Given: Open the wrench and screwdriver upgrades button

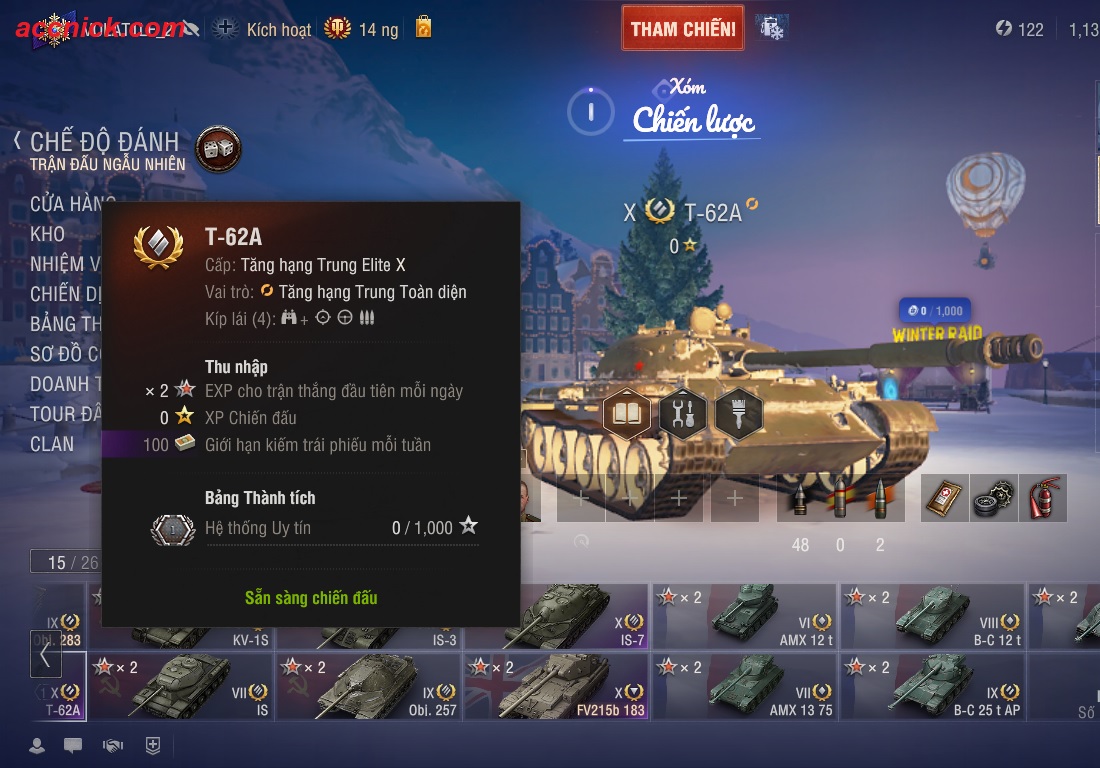Looking at the screenshot, I should (x=683, y=411).
